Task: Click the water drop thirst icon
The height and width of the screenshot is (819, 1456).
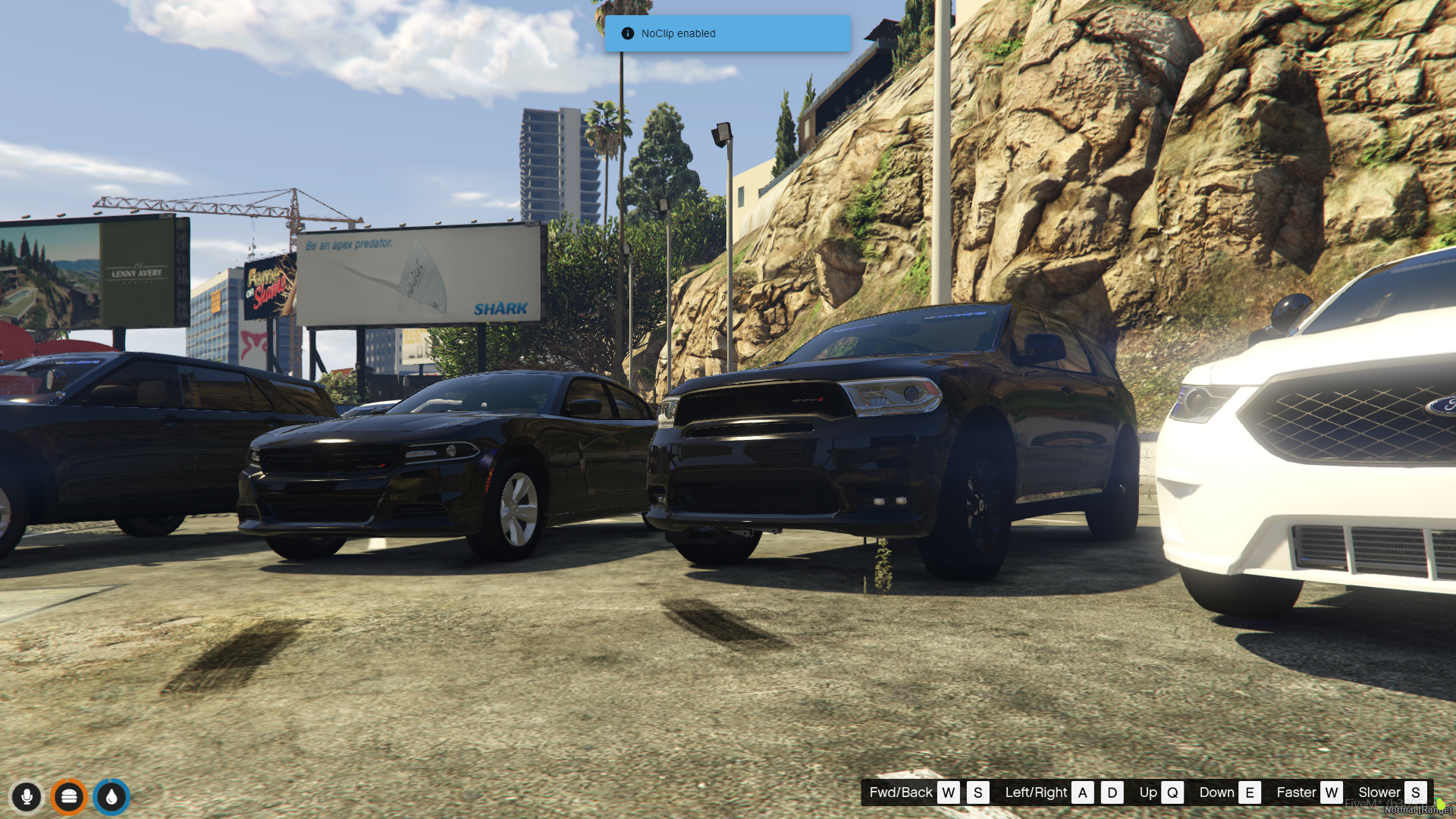Action: point(111,796)
